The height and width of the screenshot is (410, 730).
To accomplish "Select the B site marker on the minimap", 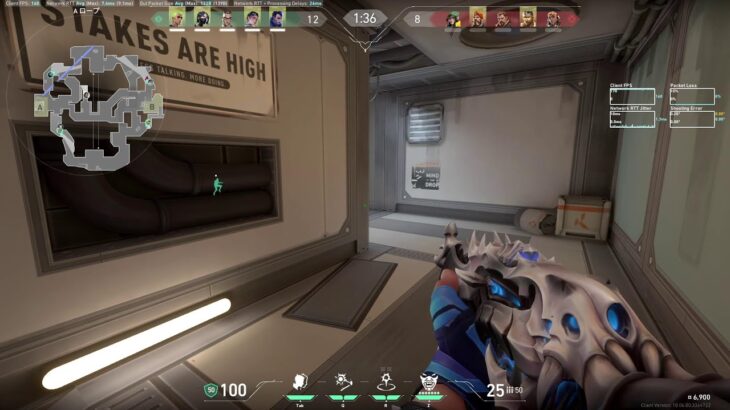I will (152, 105).
